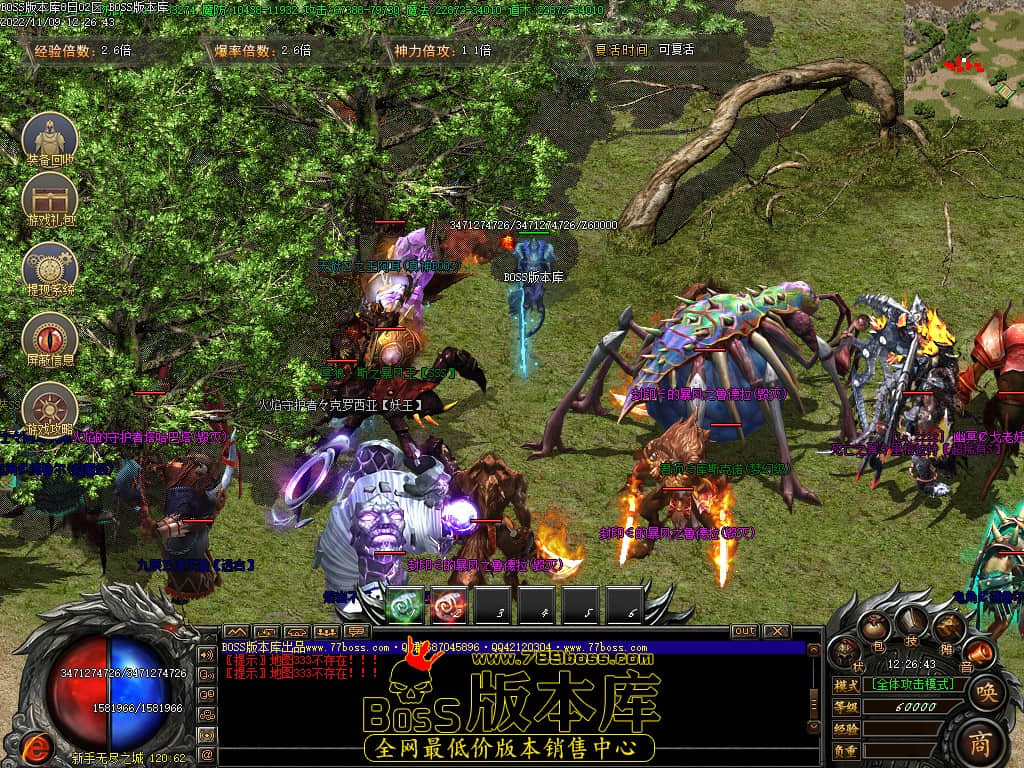Click the orange 'e' icon beside the orb

[38, 745]
